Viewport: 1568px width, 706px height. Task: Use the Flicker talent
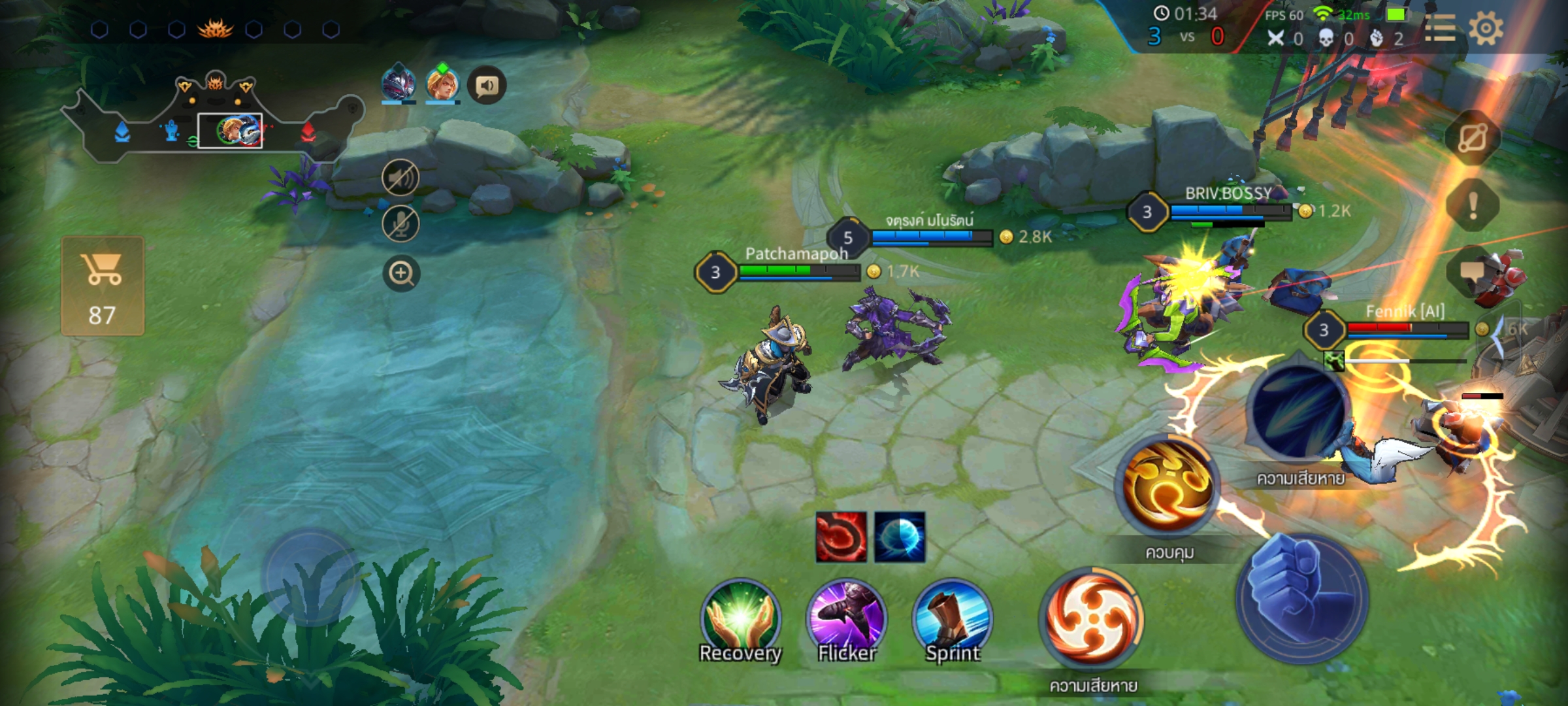tap(847, 618)
